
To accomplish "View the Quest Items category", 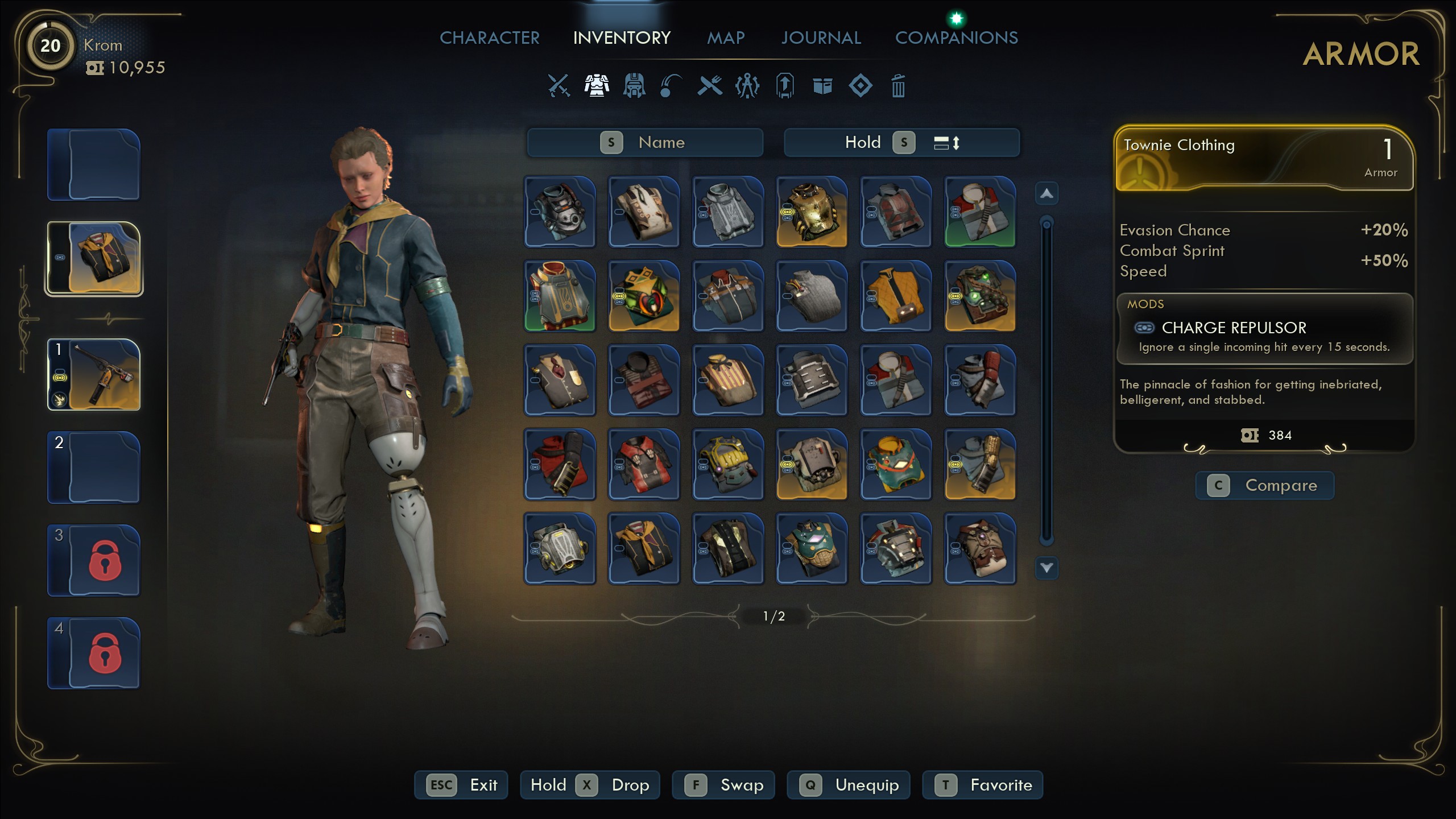I will click(785, 86).
